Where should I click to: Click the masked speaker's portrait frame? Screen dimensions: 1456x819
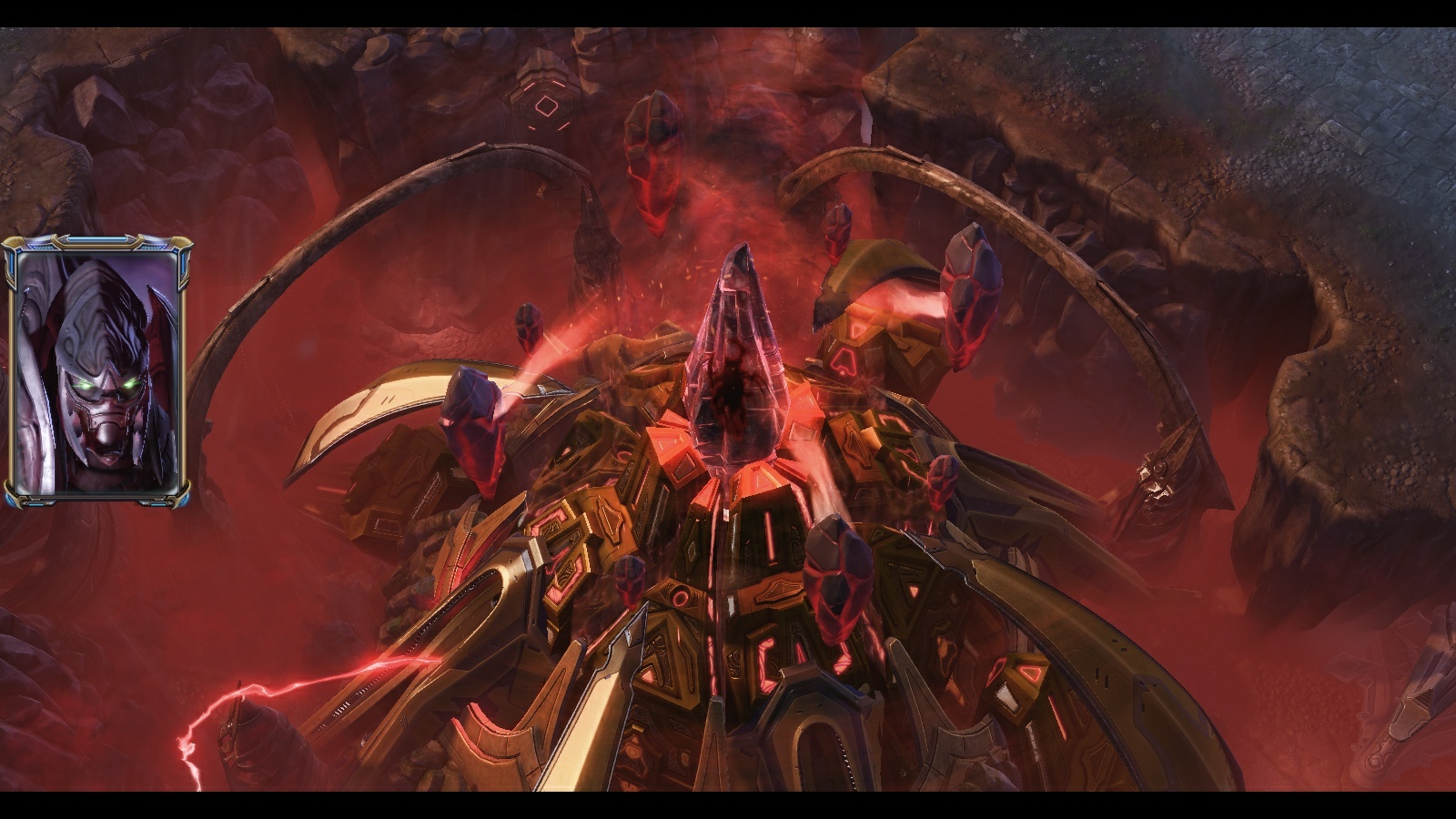tap(97, 371)
